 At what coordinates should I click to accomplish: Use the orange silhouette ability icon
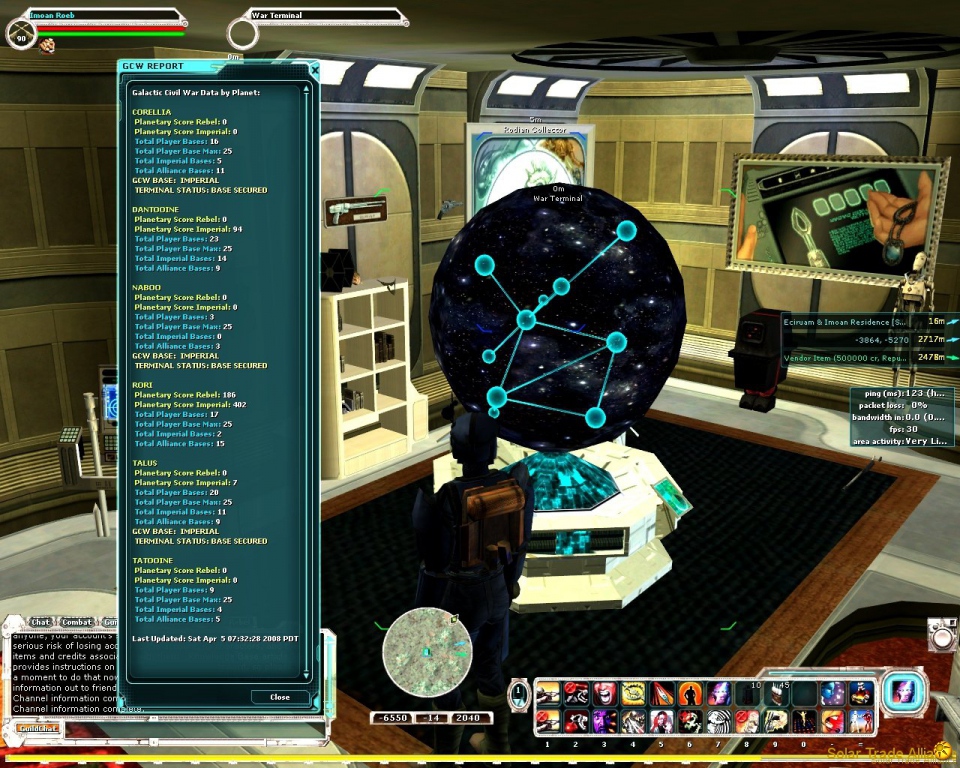[690, 693]
